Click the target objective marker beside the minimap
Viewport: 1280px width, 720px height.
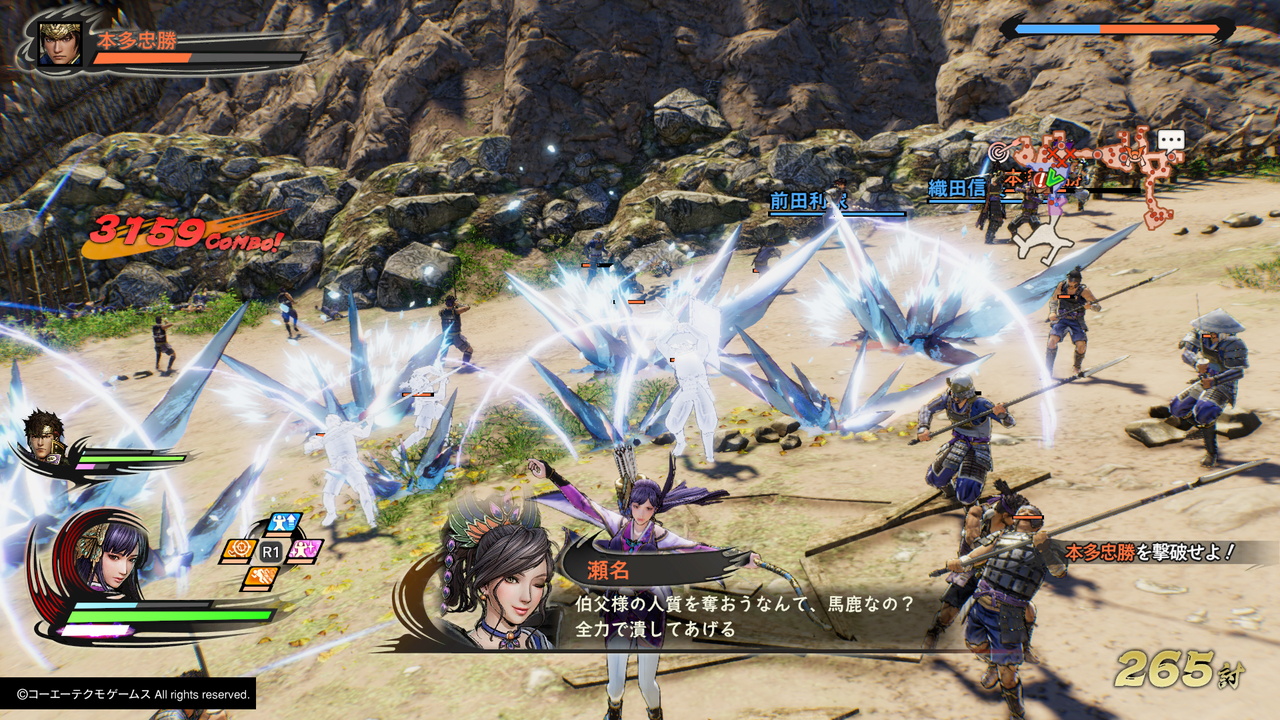point(997,152)
